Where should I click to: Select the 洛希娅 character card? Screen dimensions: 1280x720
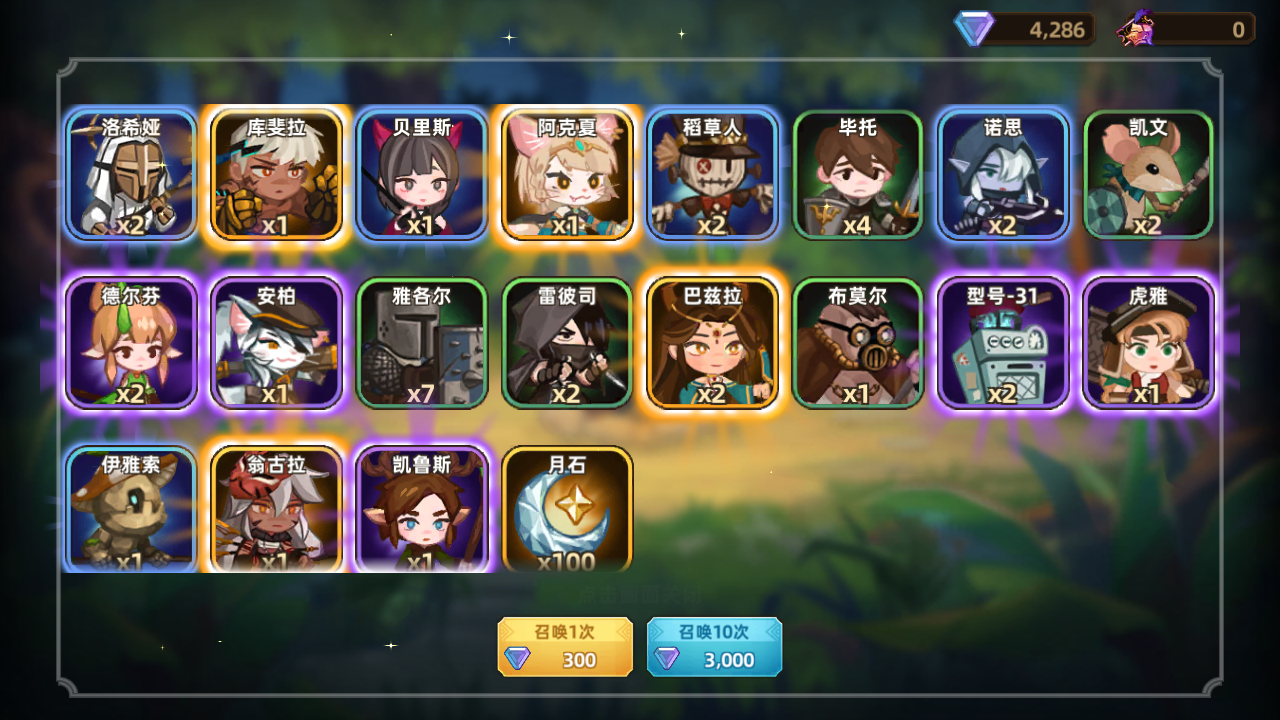(x=131, y=175)
